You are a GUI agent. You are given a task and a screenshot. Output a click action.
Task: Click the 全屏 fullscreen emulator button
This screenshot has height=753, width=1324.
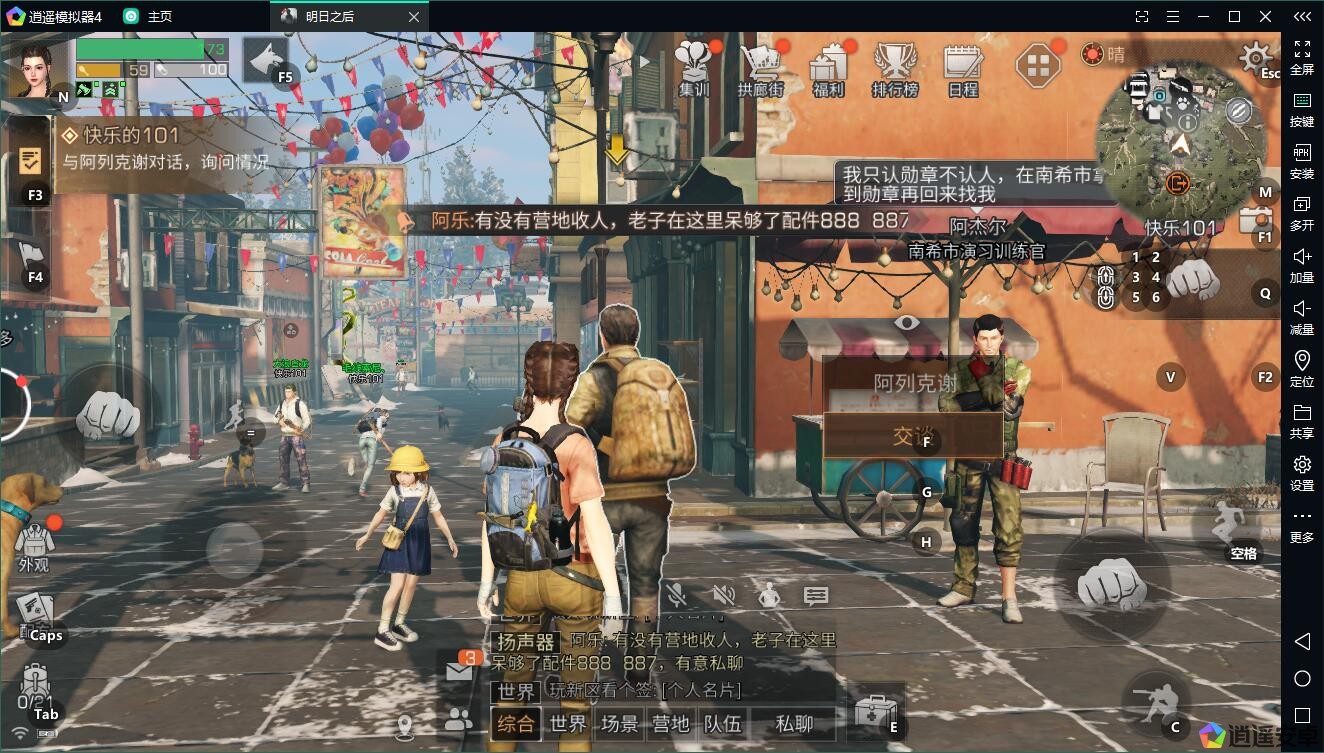pyautogui.click(x=1302, y=57)
